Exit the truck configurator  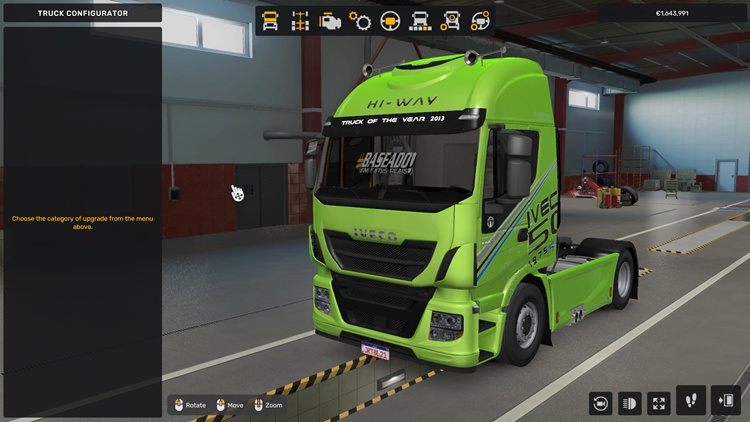tap(725, 400)
